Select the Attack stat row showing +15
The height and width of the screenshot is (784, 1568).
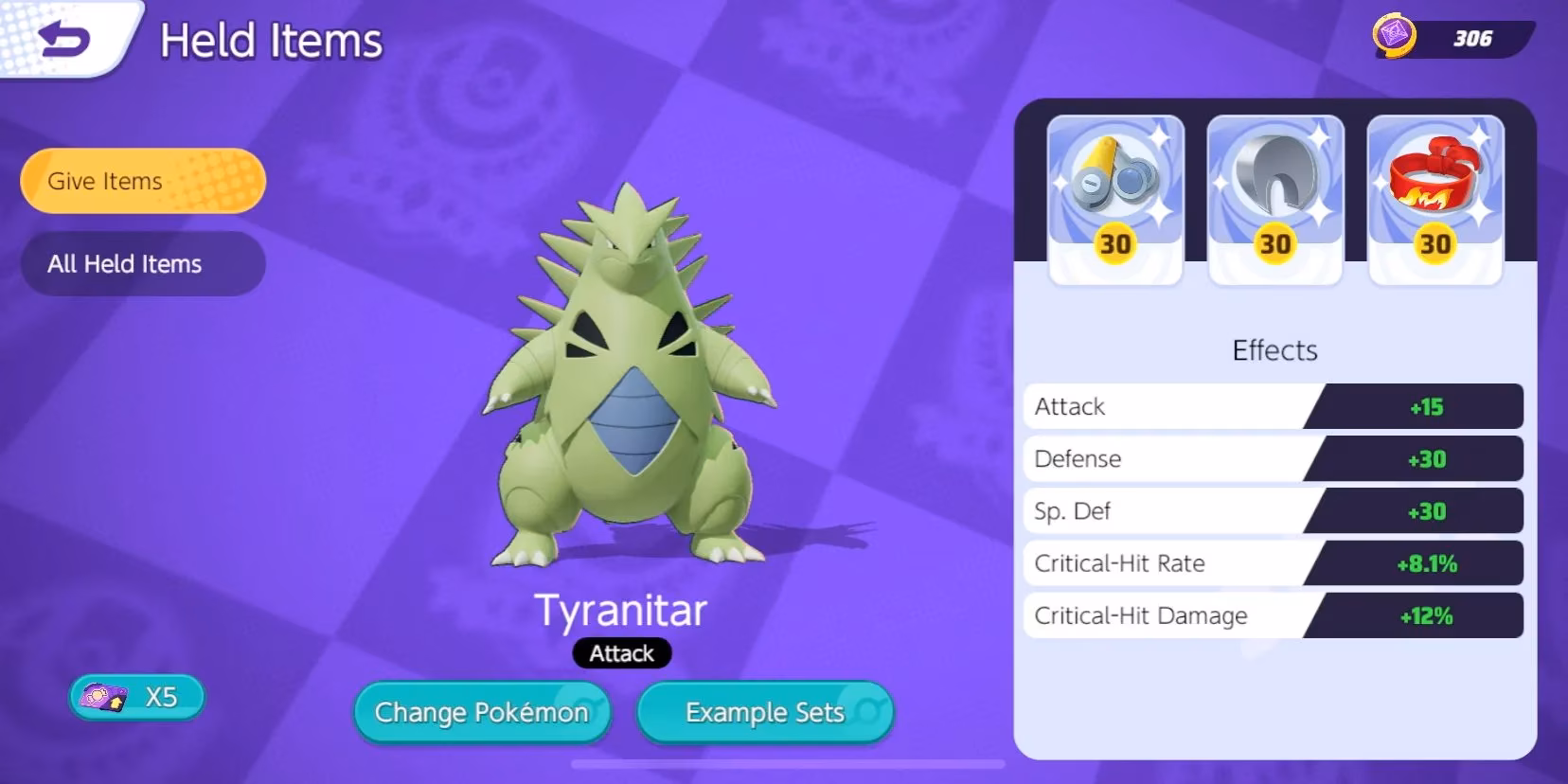point(1274,406)
